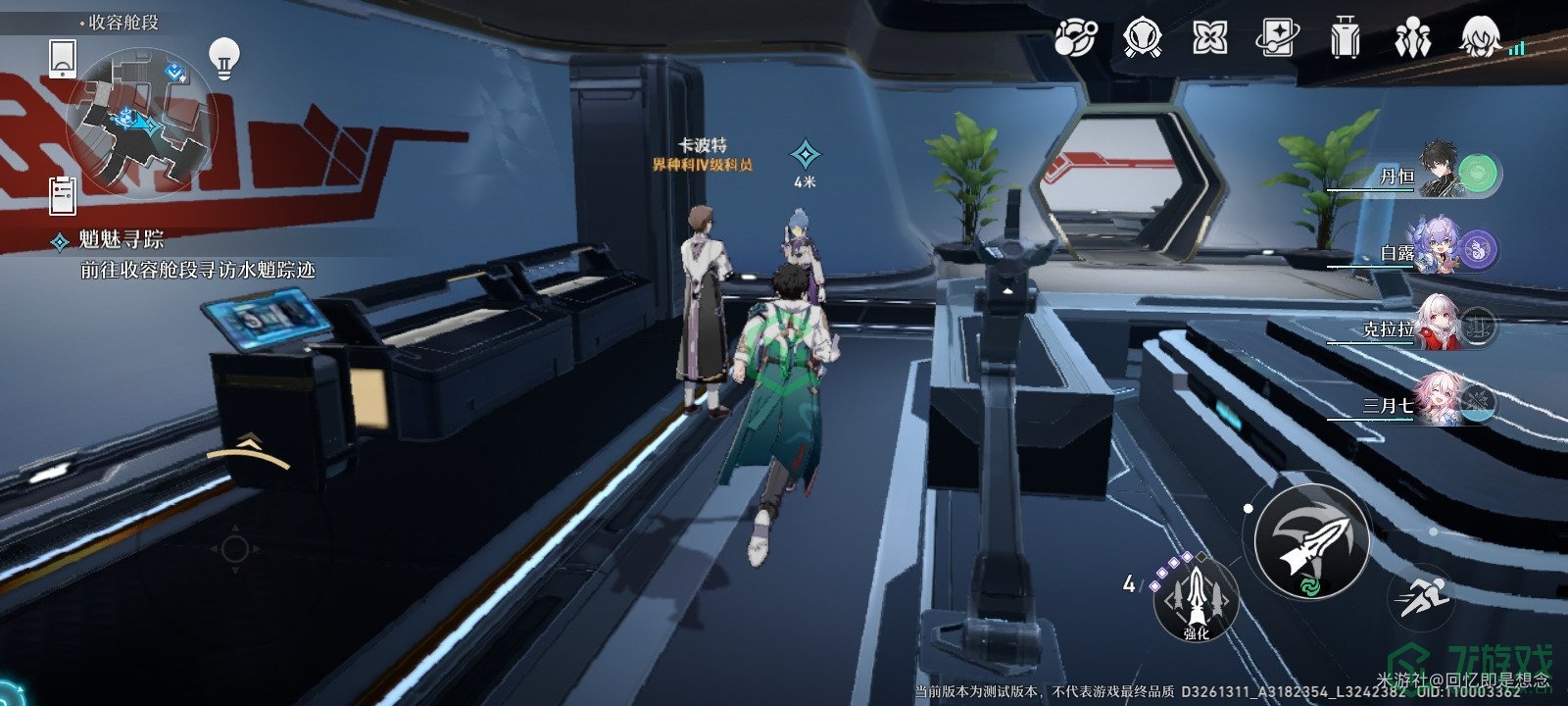
Task: Open the clipboard mission log icon
Action: [63, 195]
